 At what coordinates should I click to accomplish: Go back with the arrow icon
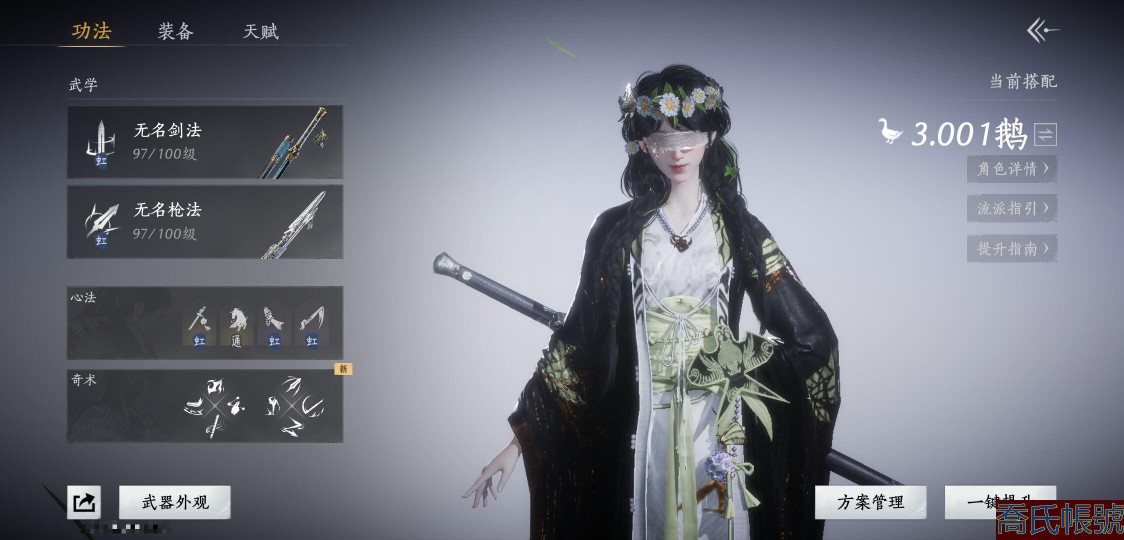coord(1042,31)
